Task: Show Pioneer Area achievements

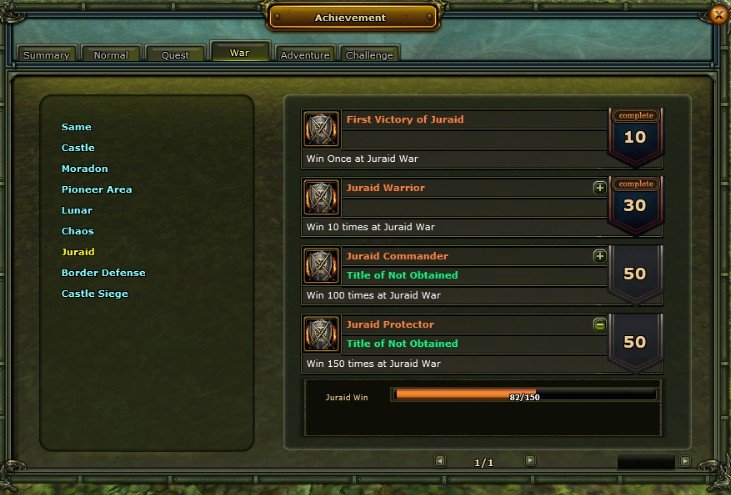Action: (x=96, y=190)
